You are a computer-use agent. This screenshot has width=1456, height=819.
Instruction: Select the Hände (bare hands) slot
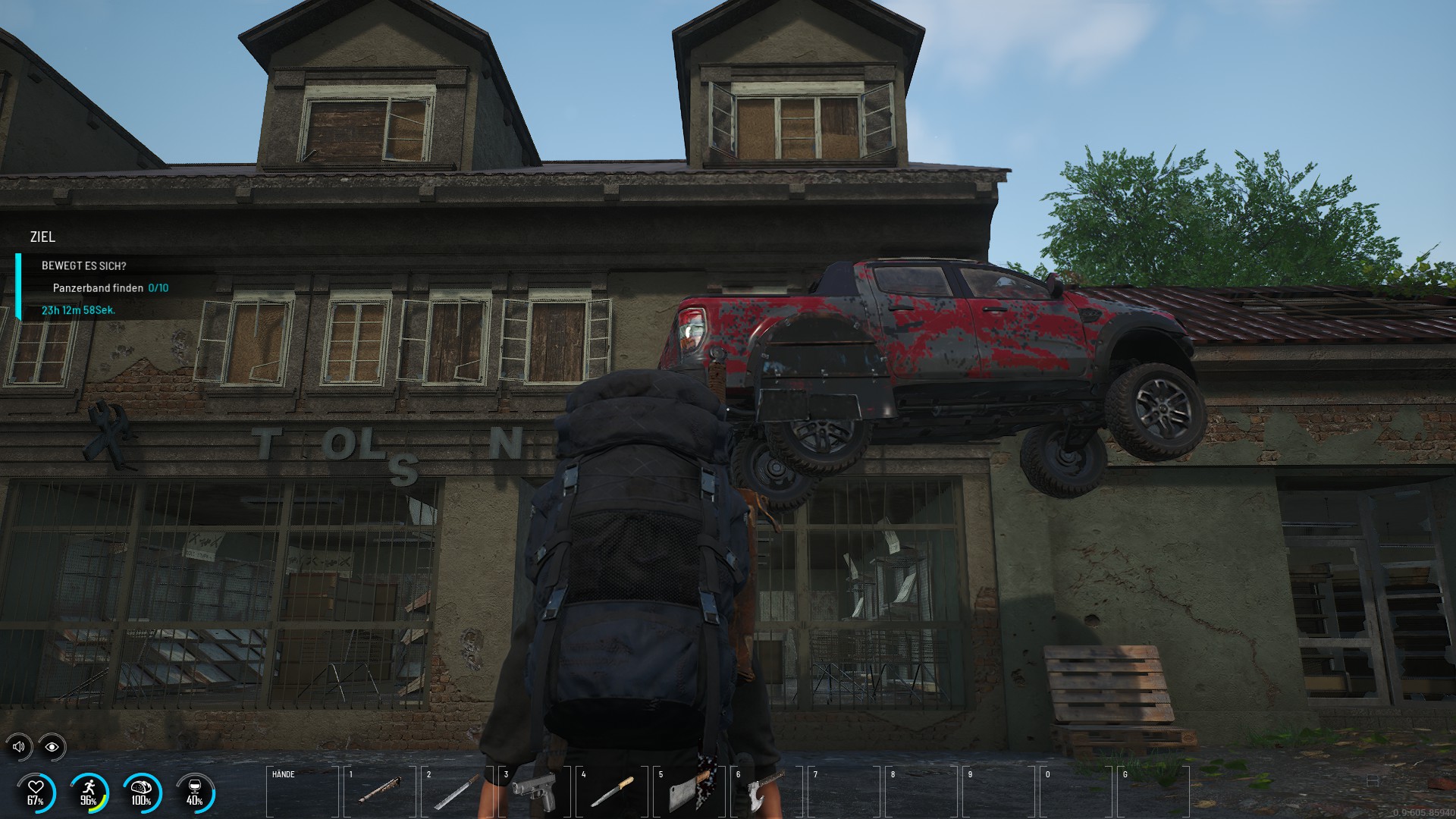coord(303,792)
